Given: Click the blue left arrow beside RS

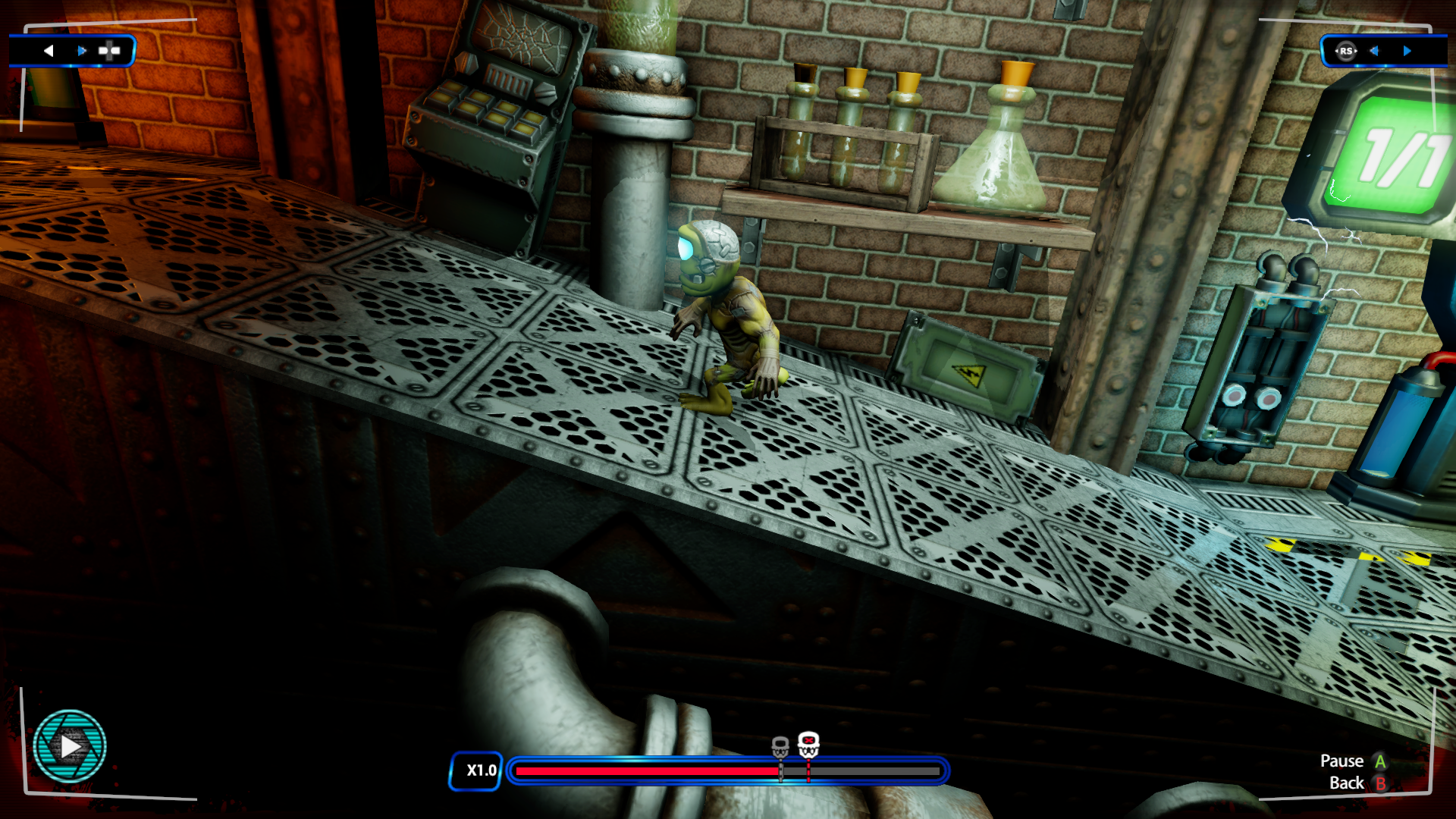Looking at the screenshot, I should [x=1374, y=51].
